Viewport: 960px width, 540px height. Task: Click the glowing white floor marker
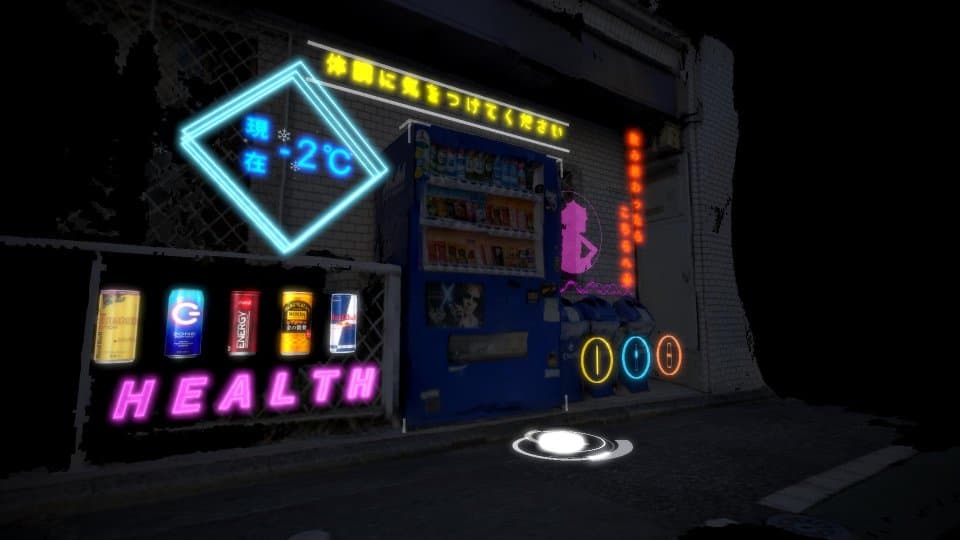564,443
